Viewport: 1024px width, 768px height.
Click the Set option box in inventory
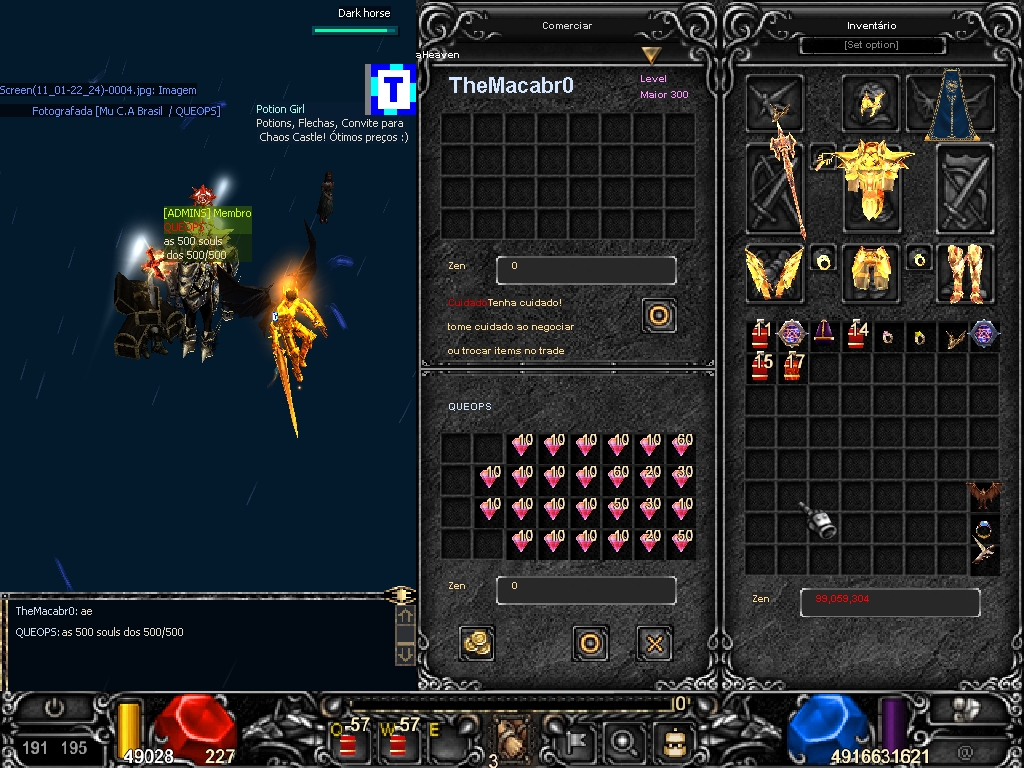pos(872,45)
